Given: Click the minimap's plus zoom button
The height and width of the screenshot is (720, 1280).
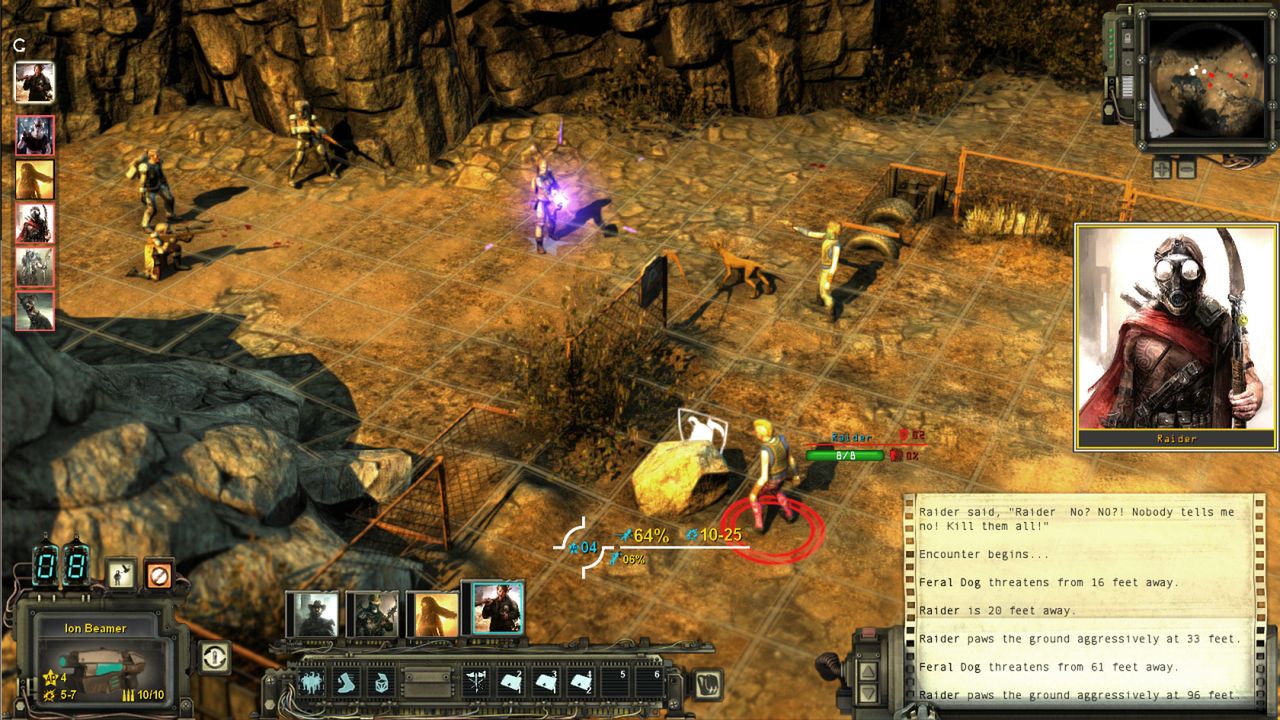Looking at the screenshot, I should tap(1161, 168).
